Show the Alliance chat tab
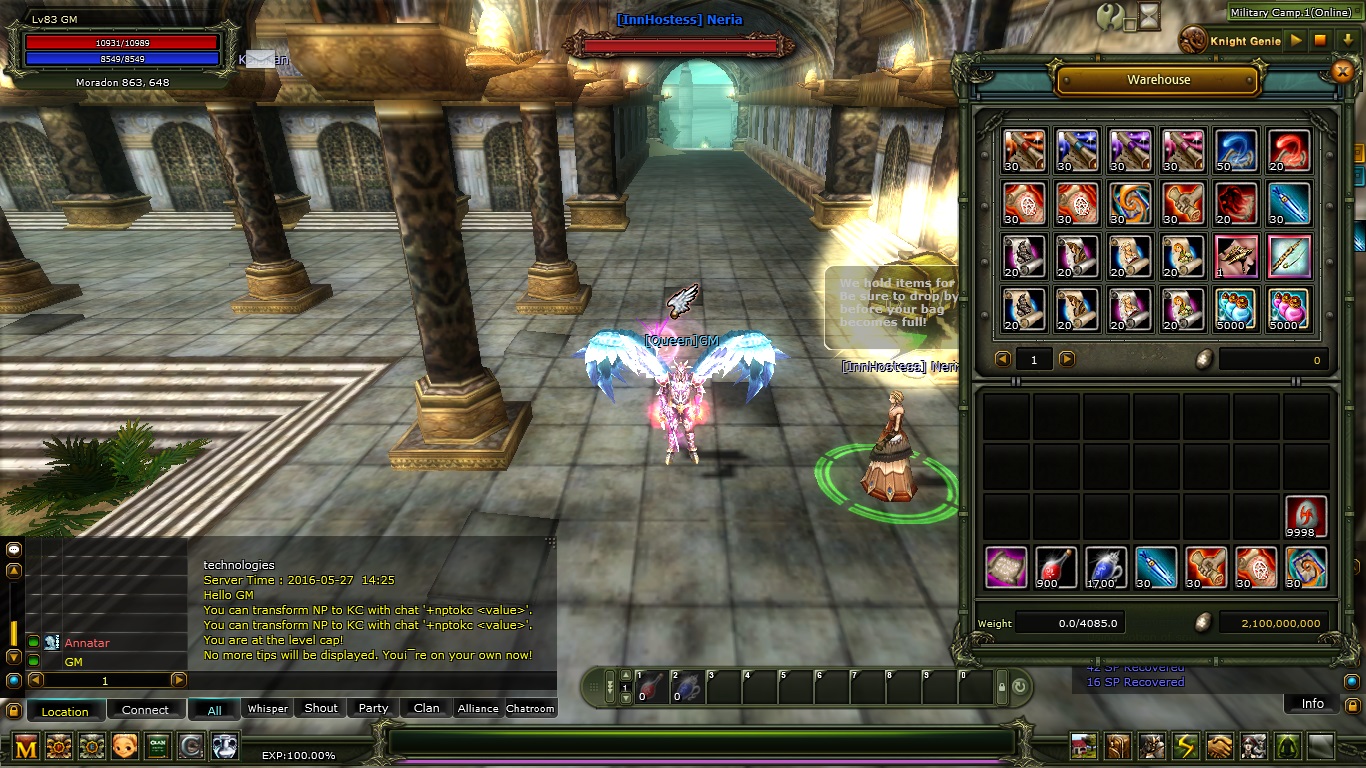This screenshot has width=1366, height=768. click(478, 708)
